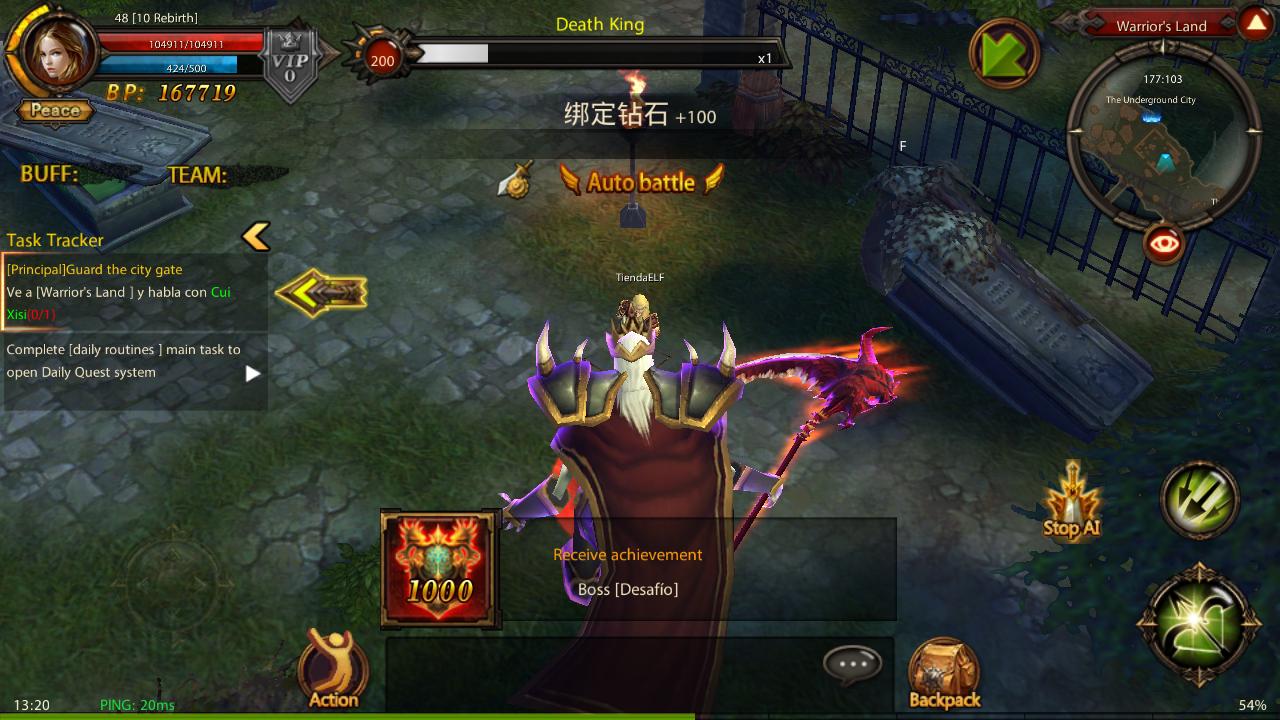Open chat via the speech bubble
Image resolution: width=1280 pixels, height=720 pixels.
(x=852, y=664)
